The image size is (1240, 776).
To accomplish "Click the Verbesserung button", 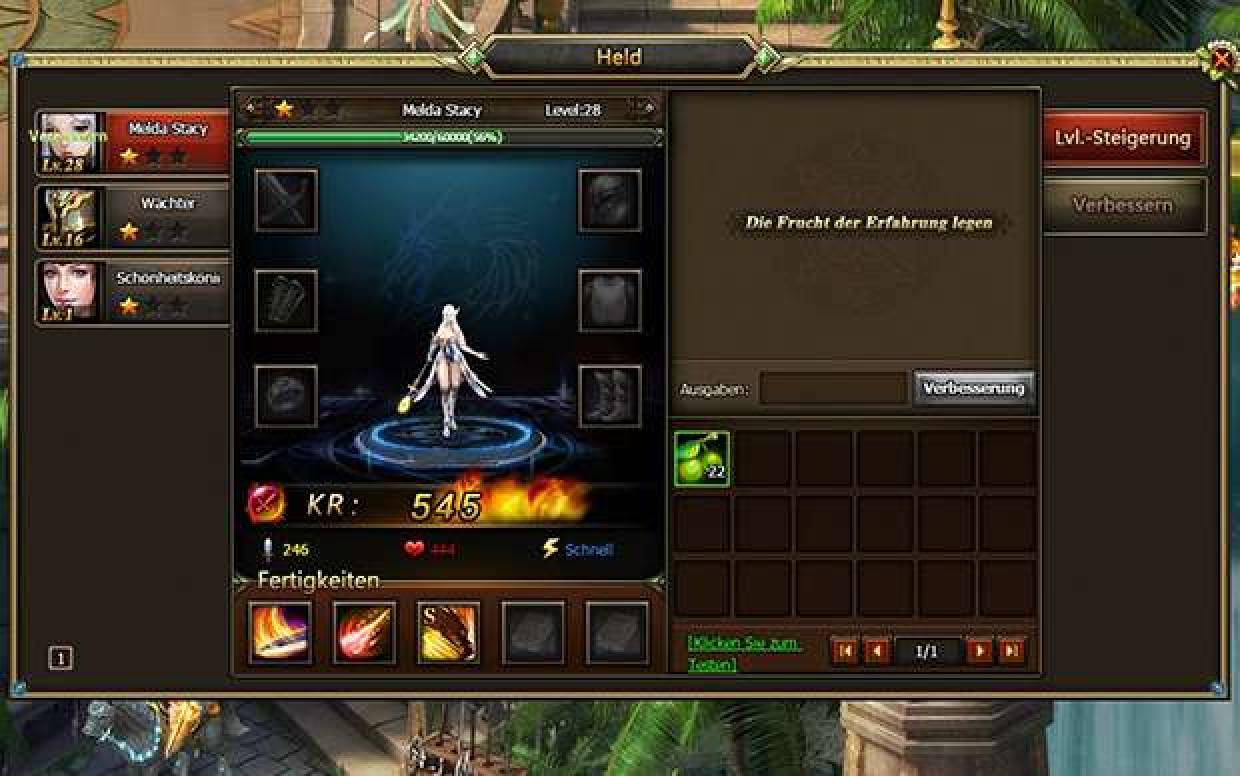I will [x=973, y=388].
